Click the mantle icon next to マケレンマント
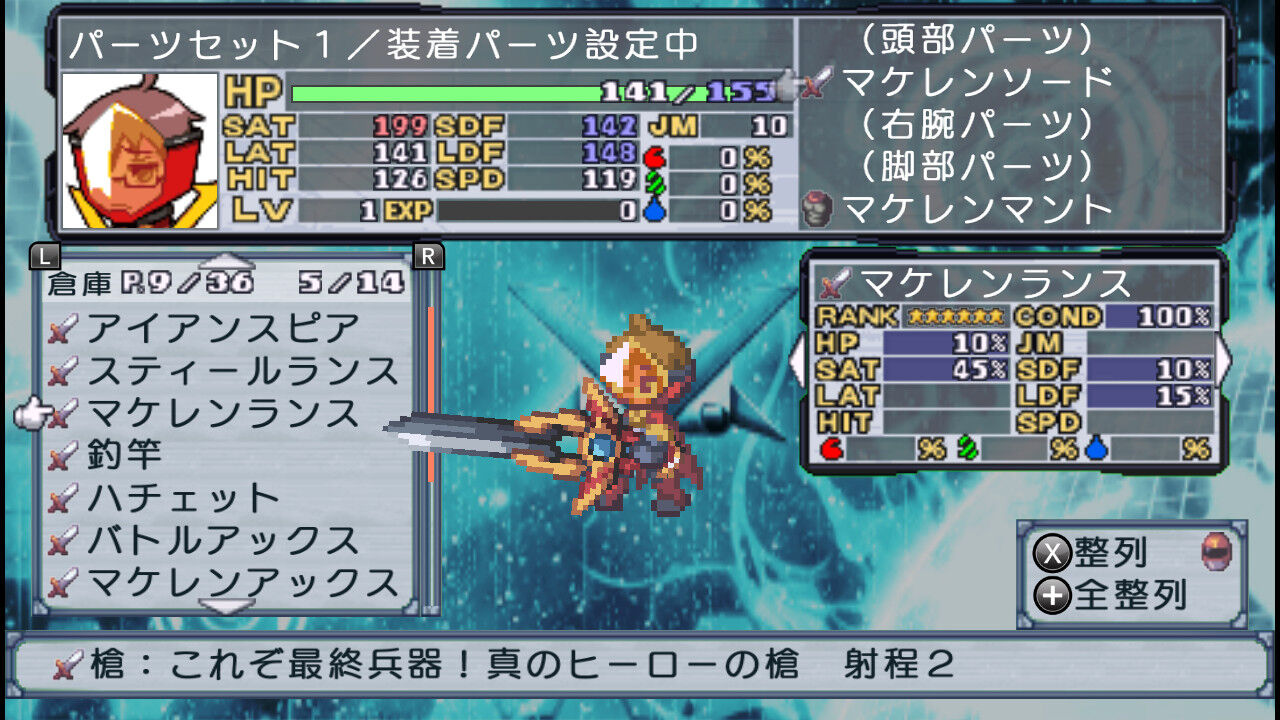 coord(816,210)
